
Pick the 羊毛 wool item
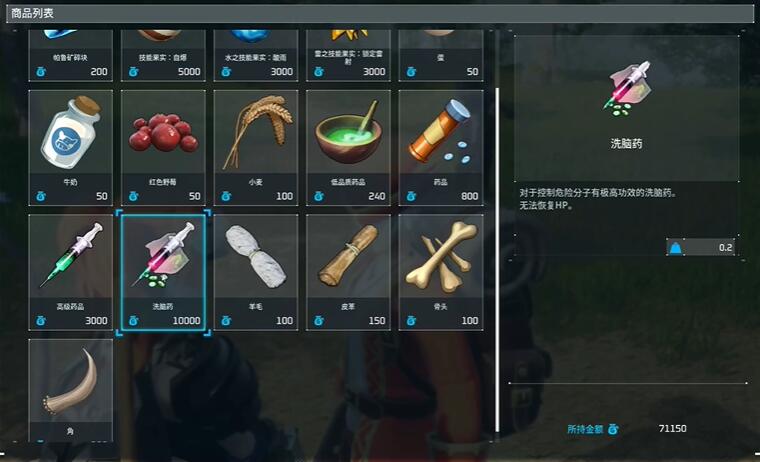256,271
